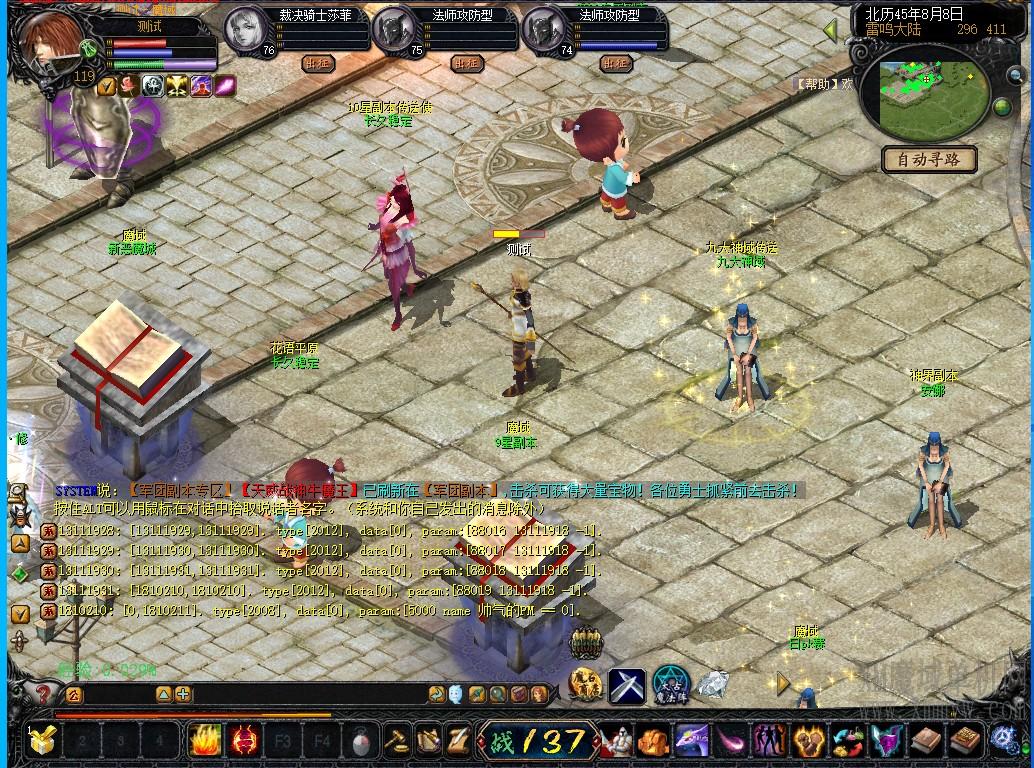Click 出征 under the level 74 法师攻防型

[x=615, y=63]
